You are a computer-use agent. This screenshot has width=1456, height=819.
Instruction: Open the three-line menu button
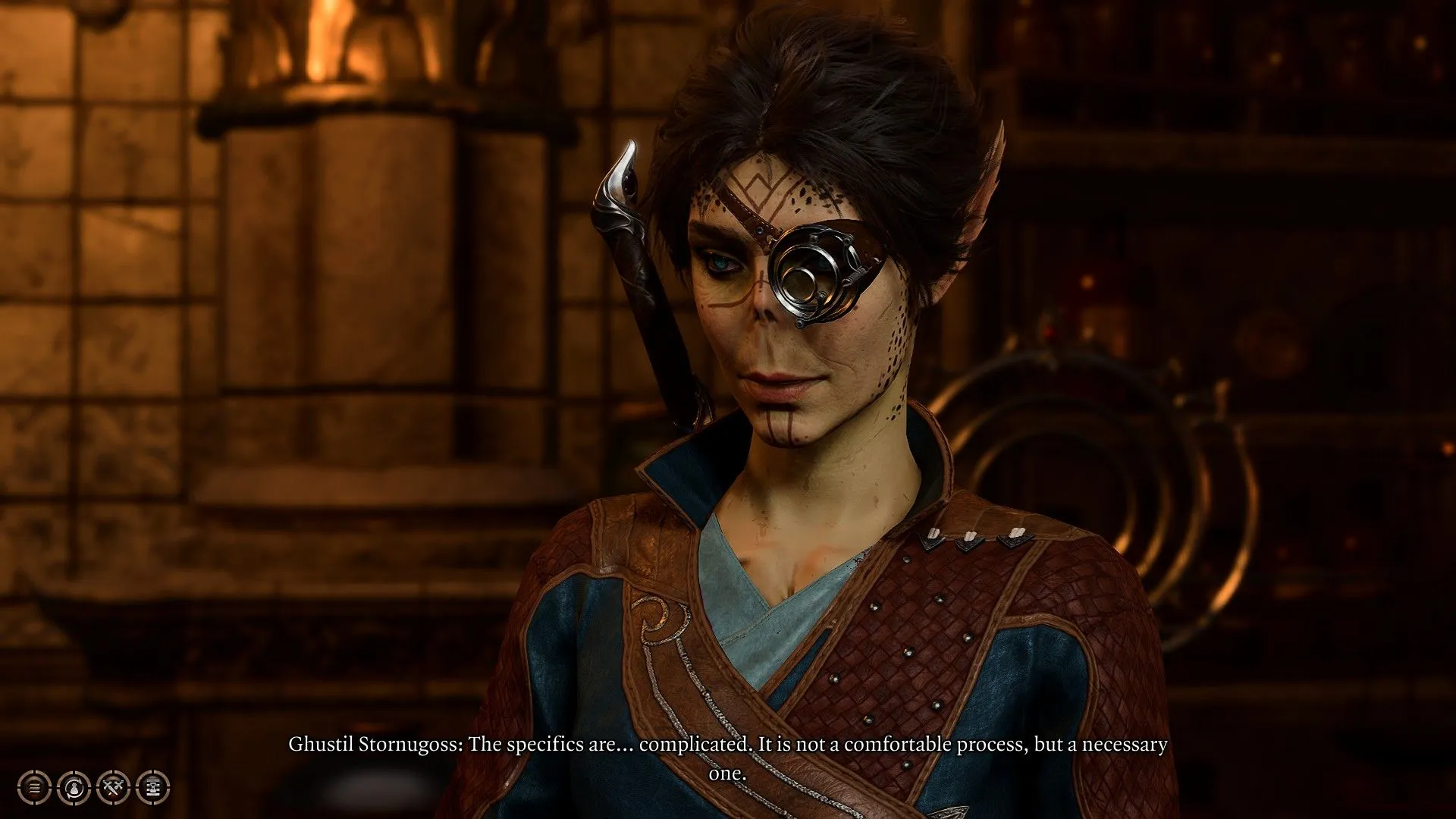coord(35,788)
